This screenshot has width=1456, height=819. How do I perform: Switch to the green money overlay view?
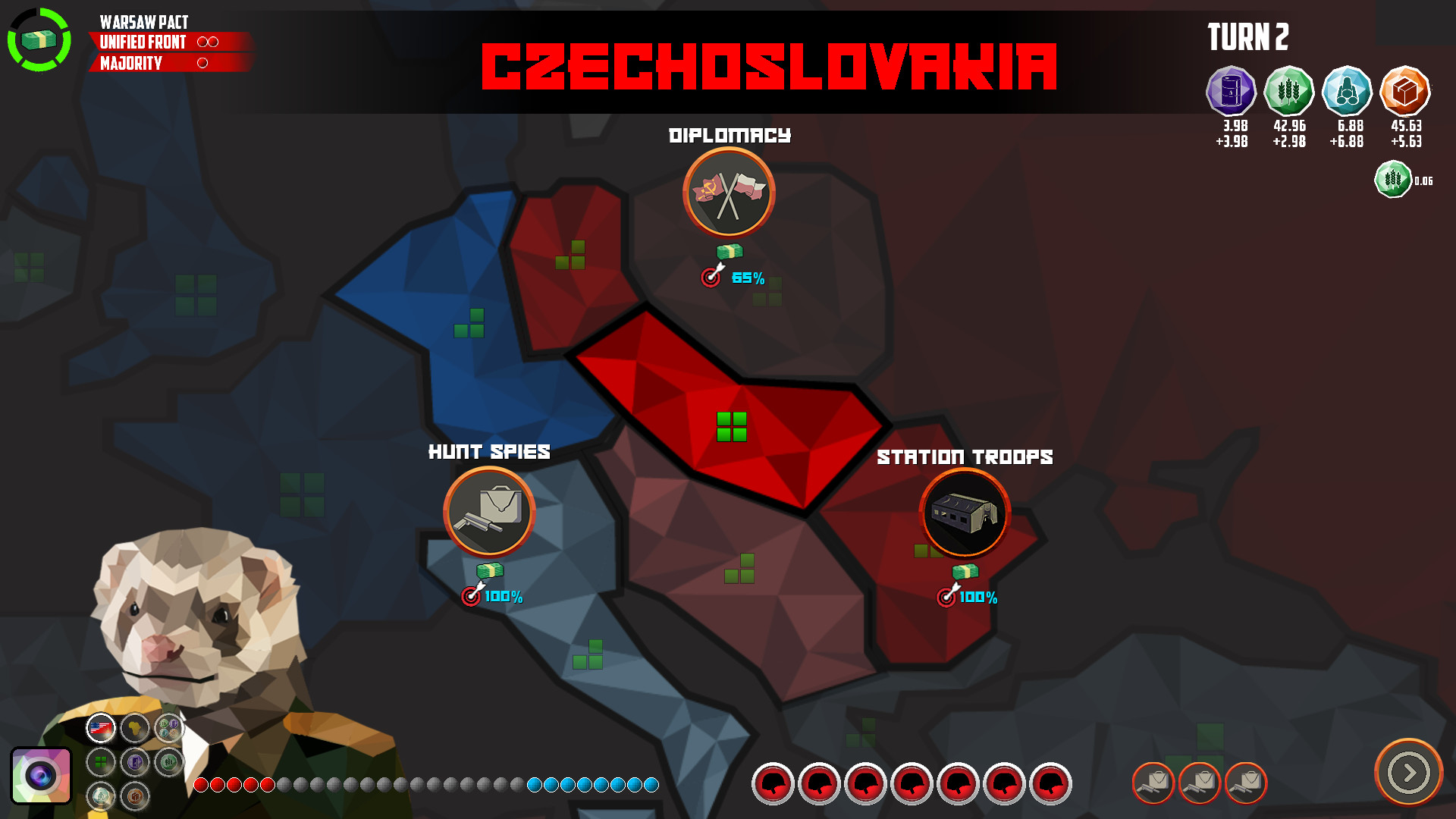(x=167, y=761)
